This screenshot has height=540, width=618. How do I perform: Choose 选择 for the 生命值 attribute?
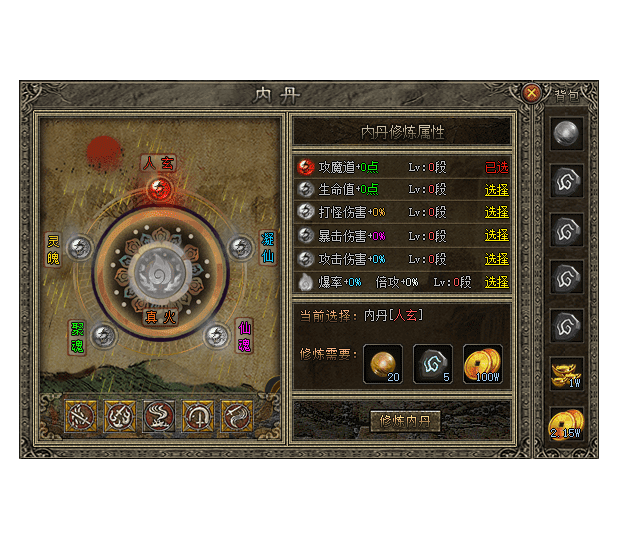point(496,190)
